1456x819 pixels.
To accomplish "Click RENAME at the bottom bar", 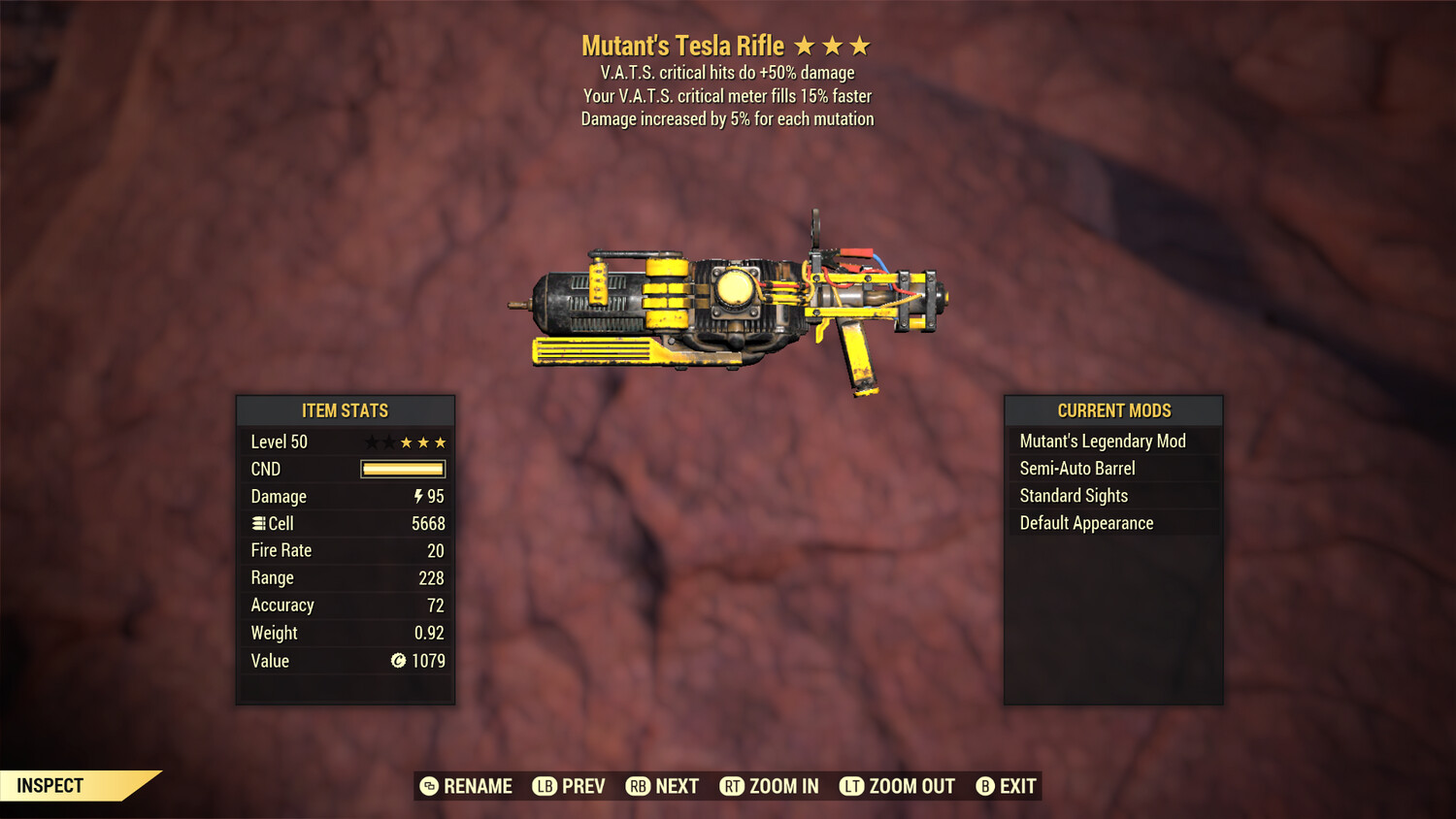I will [478, 786].
